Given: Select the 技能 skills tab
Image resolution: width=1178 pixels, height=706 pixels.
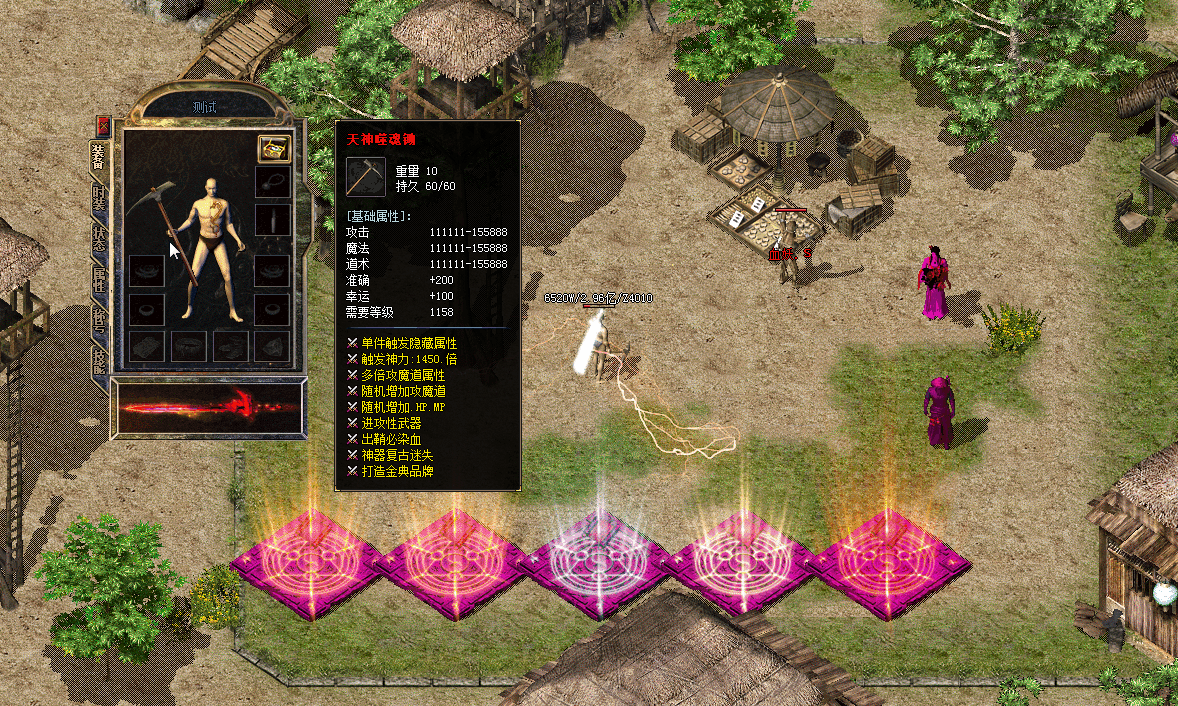Looking at the screenshot, I should coord(99,359).
